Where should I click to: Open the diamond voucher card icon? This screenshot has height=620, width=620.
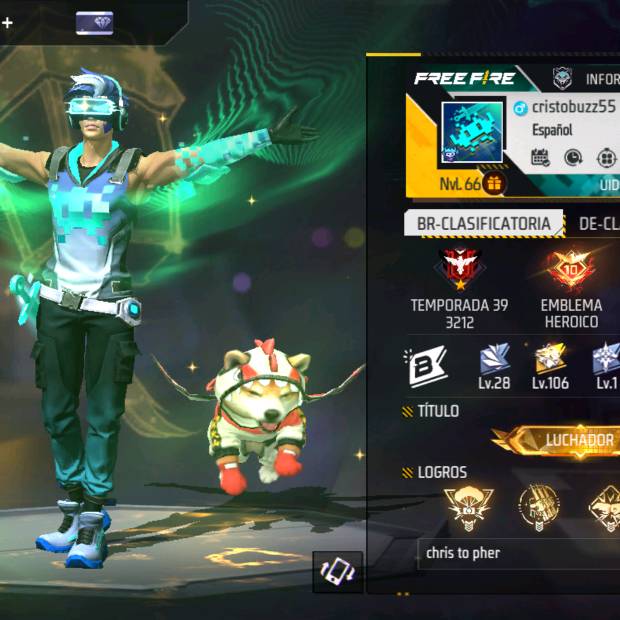click(x=94, y=22)
